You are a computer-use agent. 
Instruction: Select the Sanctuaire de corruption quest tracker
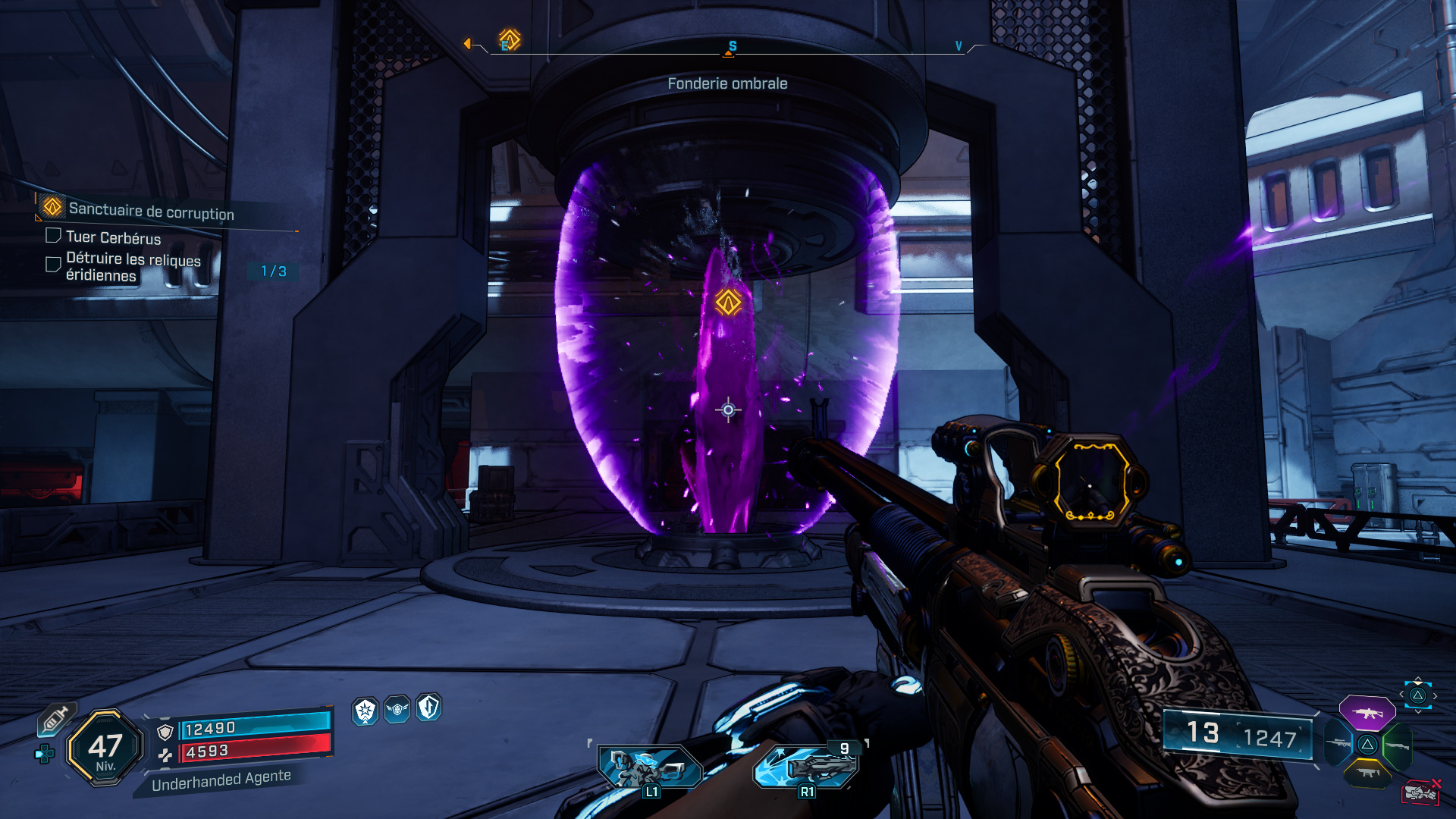[x=151, y=210]
